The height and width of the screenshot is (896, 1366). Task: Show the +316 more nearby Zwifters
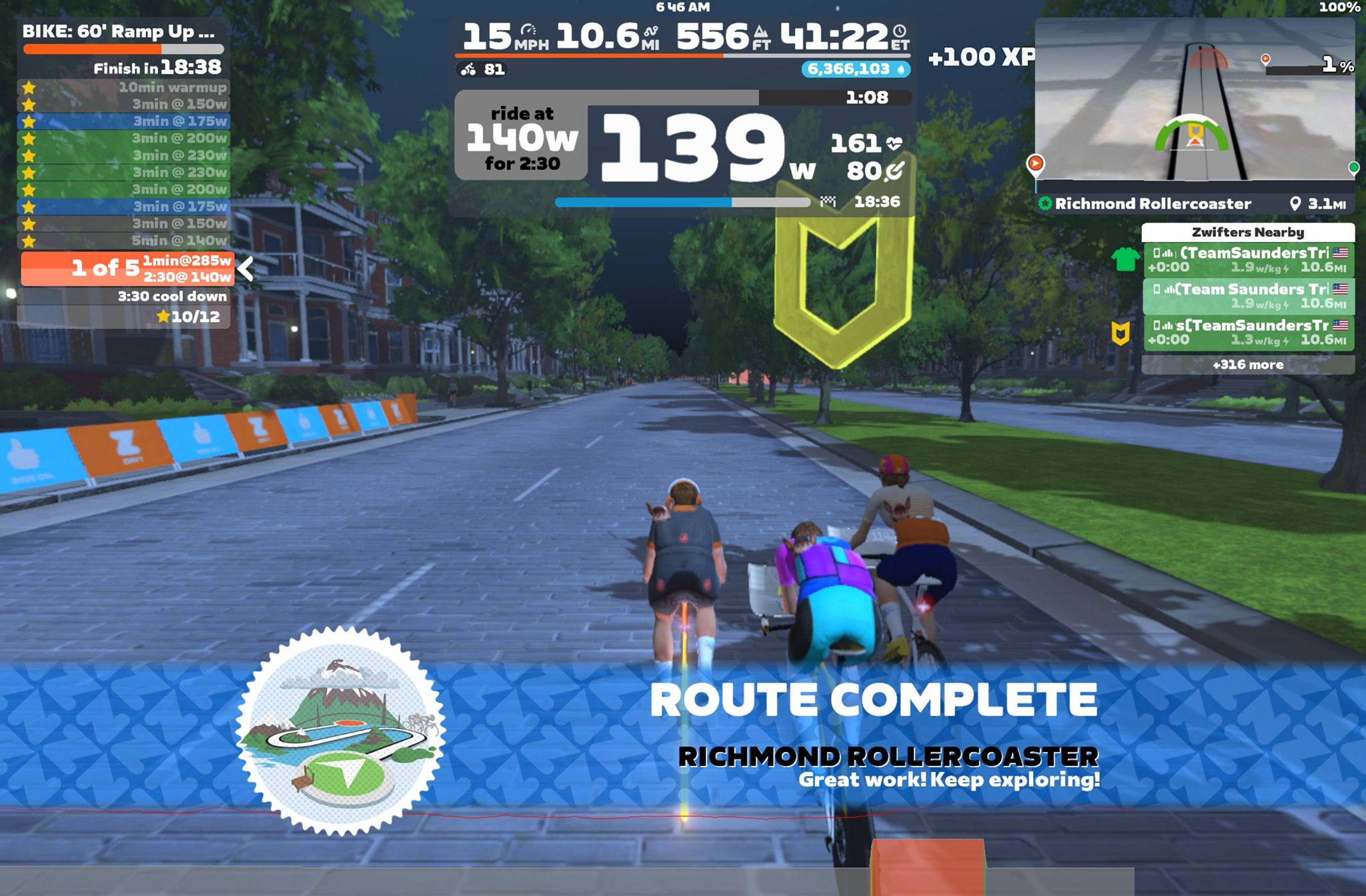point(1247,365)
